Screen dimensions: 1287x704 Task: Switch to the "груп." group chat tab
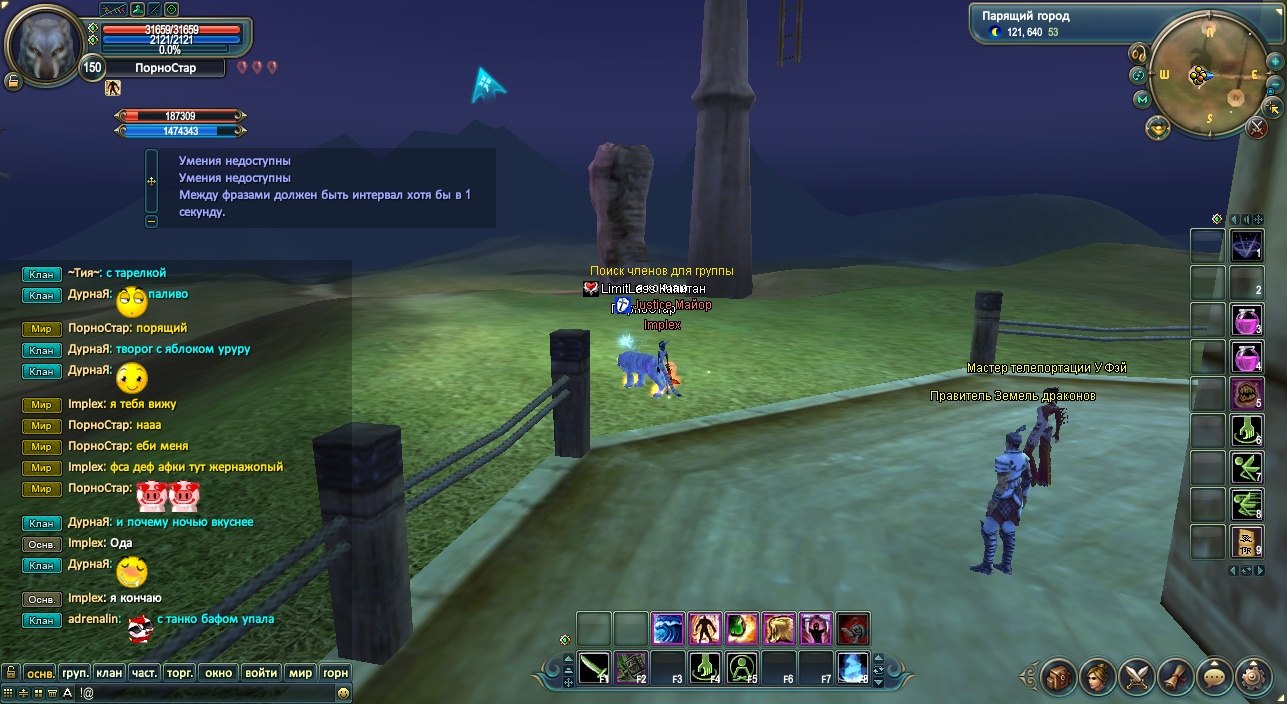[75, 673]
